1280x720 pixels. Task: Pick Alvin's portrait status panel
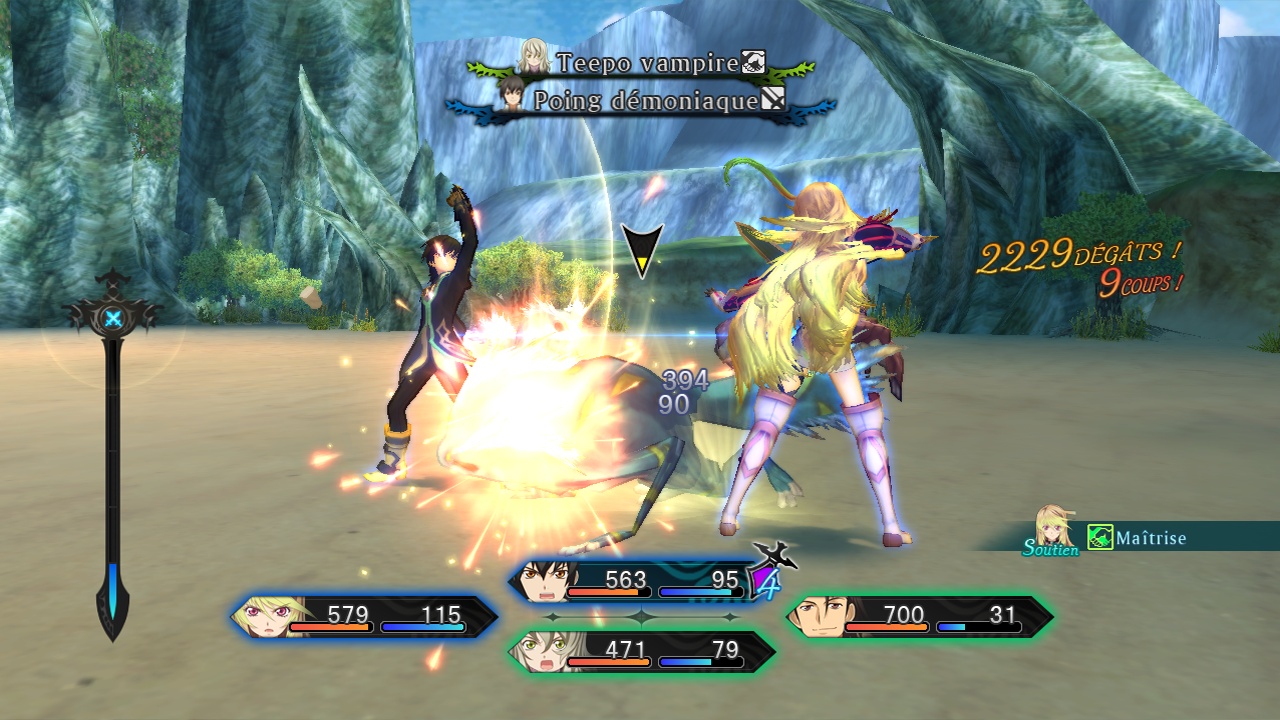919,616
